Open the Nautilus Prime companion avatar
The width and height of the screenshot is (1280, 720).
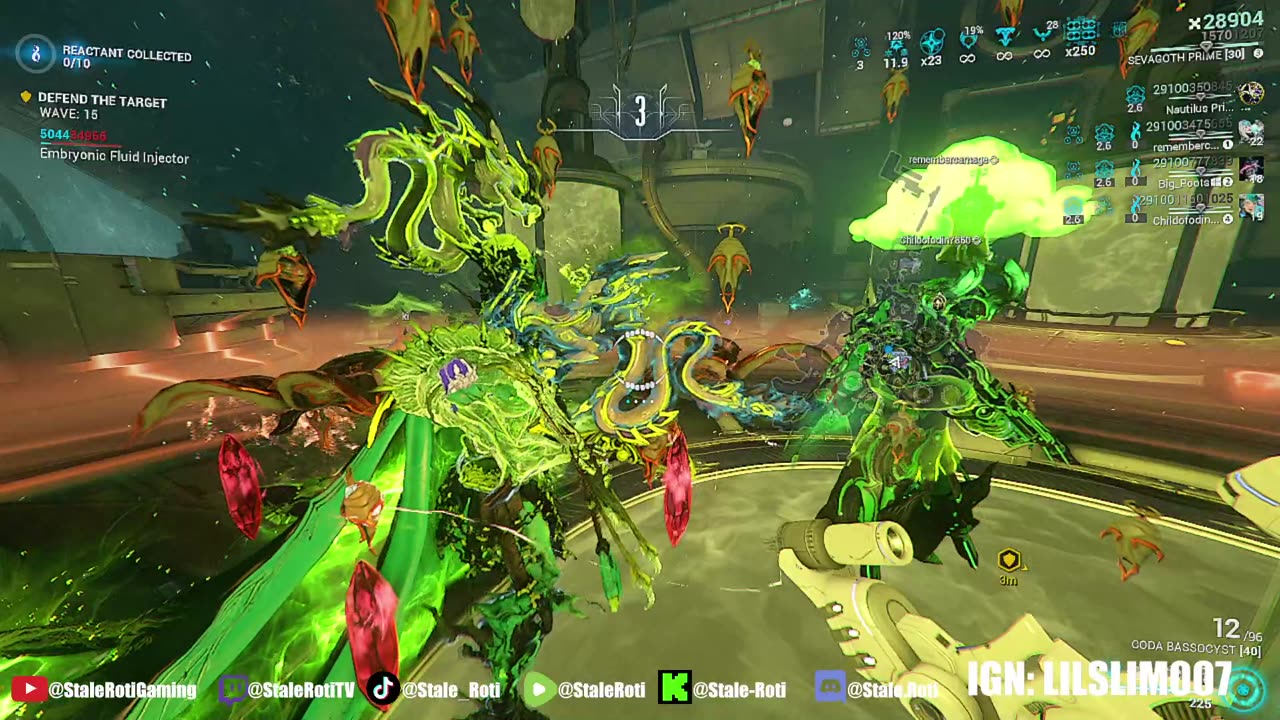tap(1250, 94)
